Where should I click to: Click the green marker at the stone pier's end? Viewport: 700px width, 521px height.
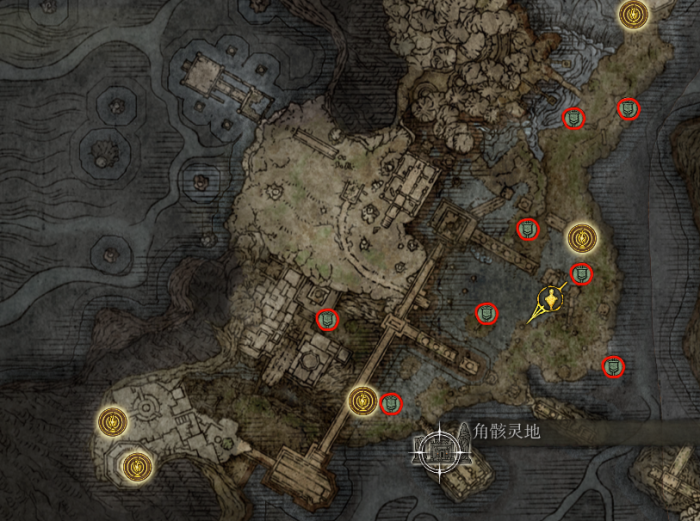pyautogui.click(x=527, y=230)
